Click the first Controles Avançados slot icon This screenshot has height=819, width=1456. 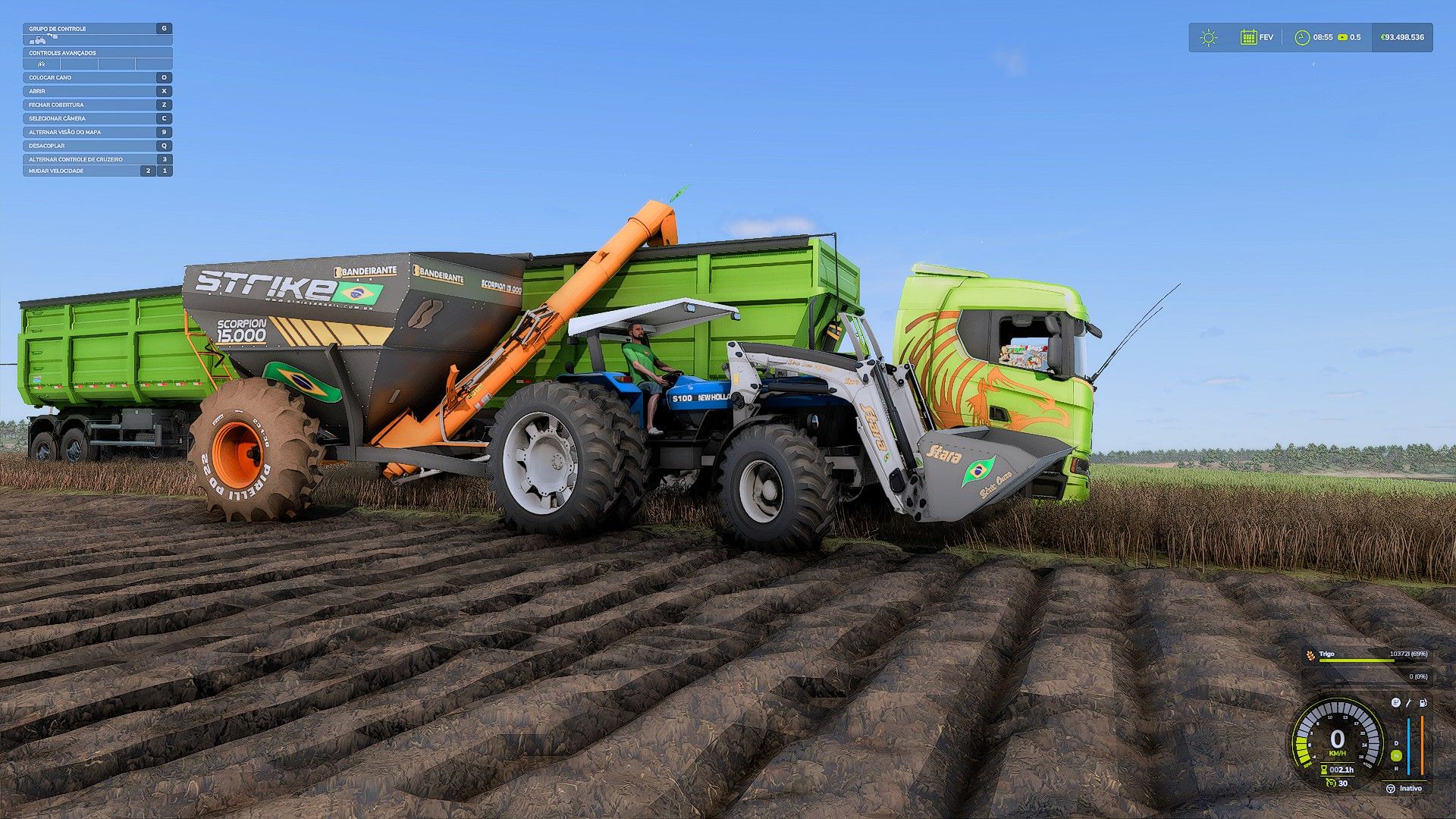coord(41,64)
